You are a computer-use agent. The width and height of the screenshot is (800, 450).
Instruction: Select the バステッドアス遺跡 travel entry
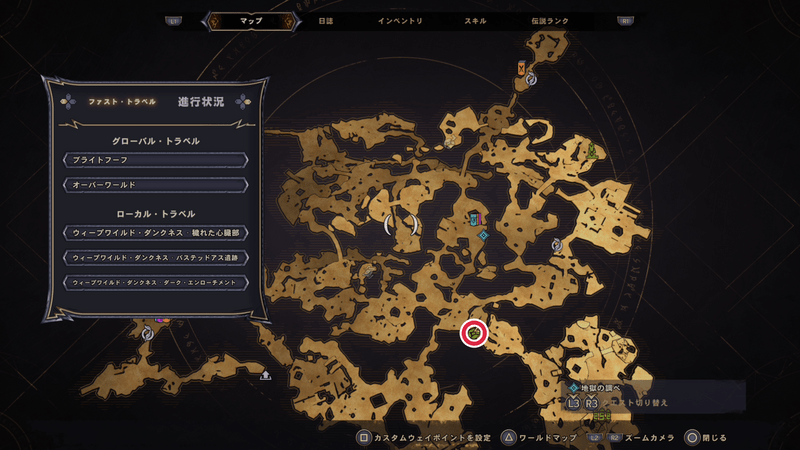point(154,257)
